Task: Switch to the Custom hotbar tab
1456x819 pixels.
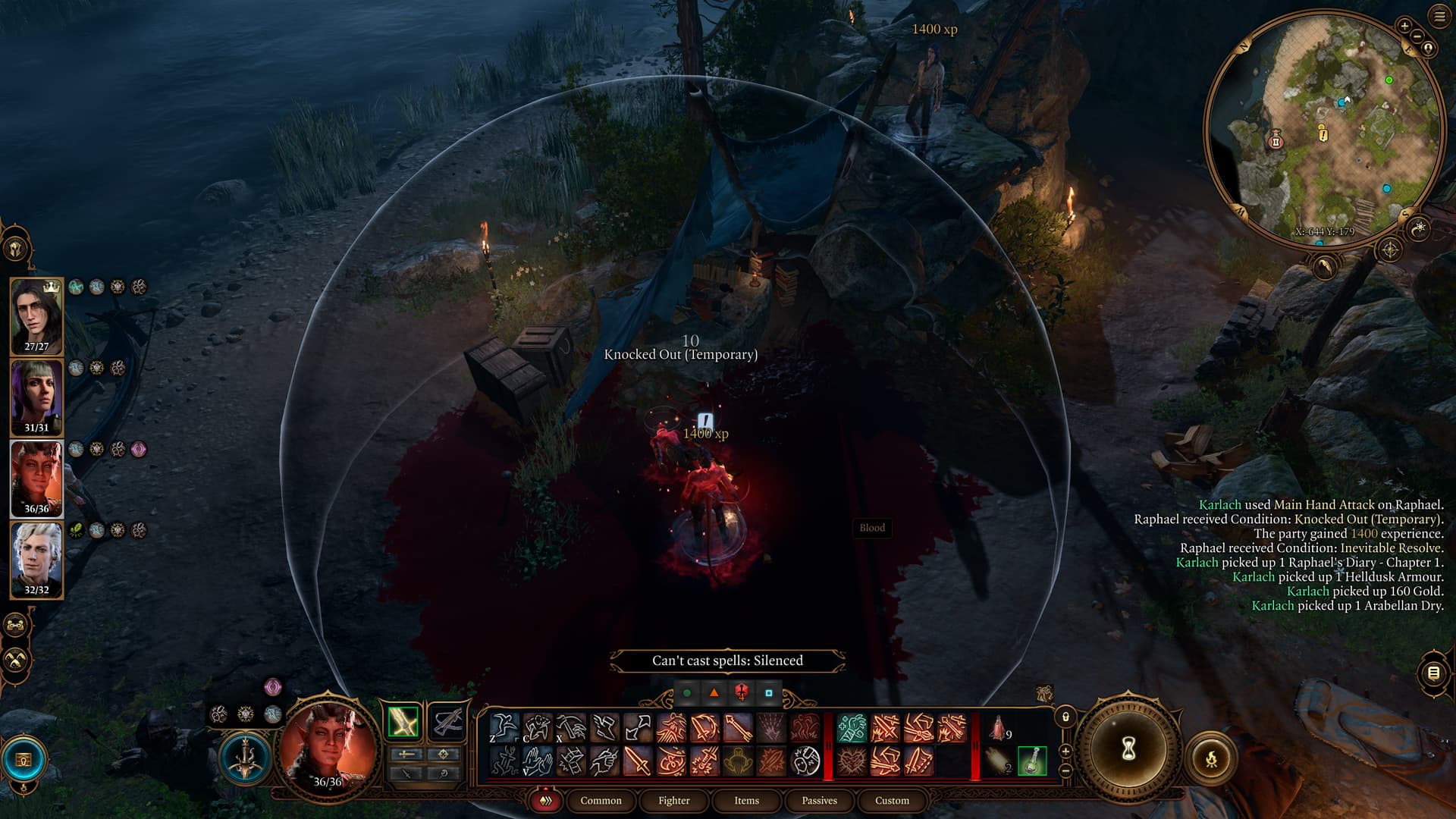Action: [x=892, y=801]
